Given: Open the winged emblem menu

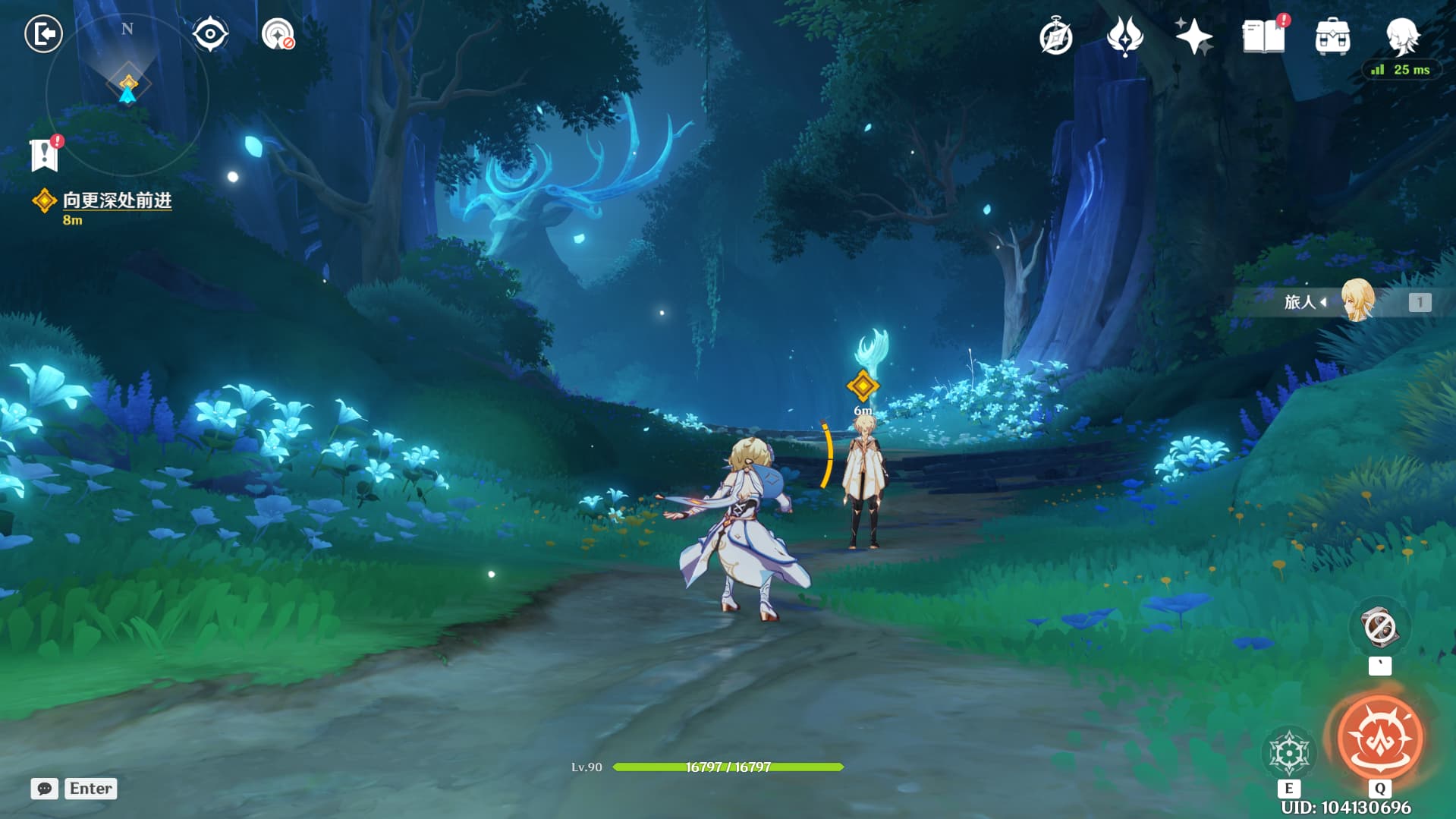Looking at the screenshot, I should pos(1124,36).
